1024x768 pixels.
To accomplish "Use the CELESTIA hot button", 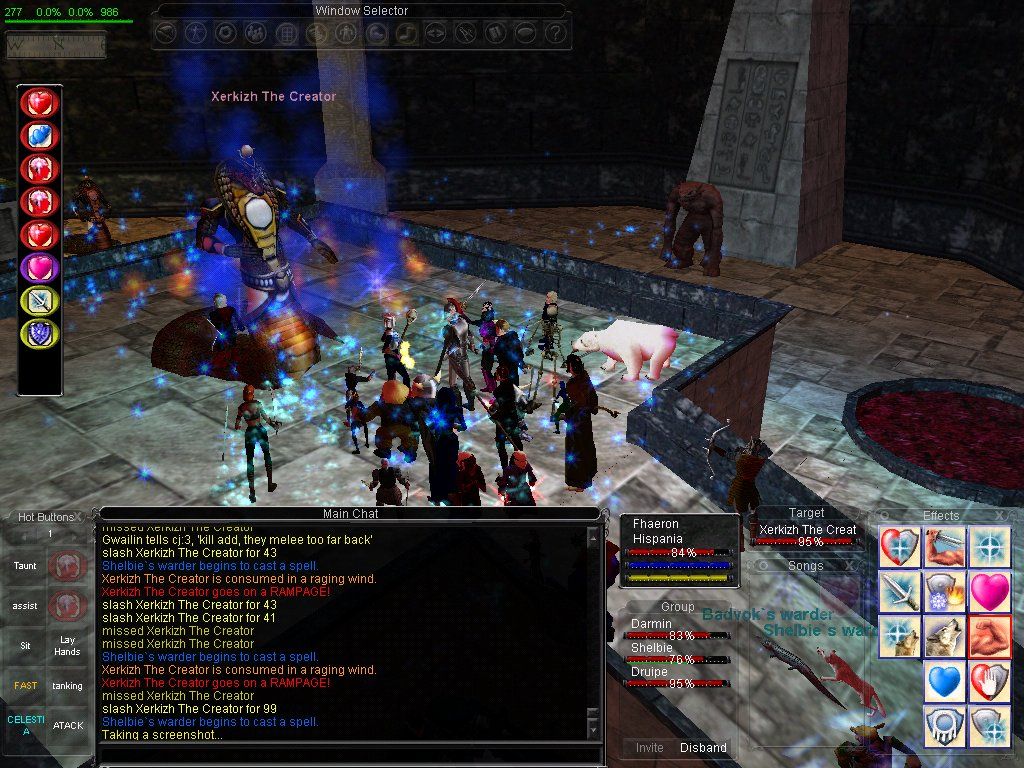I will (25, 725).
